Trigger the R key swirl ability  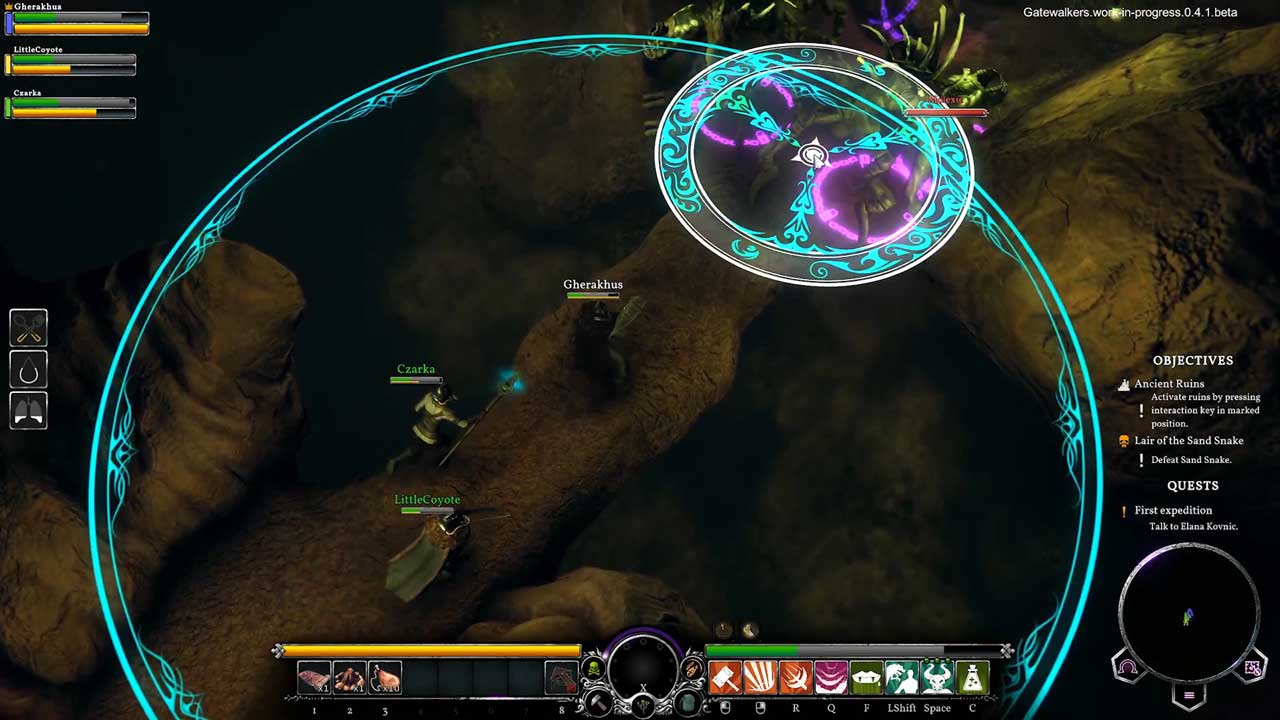(796, 678)
